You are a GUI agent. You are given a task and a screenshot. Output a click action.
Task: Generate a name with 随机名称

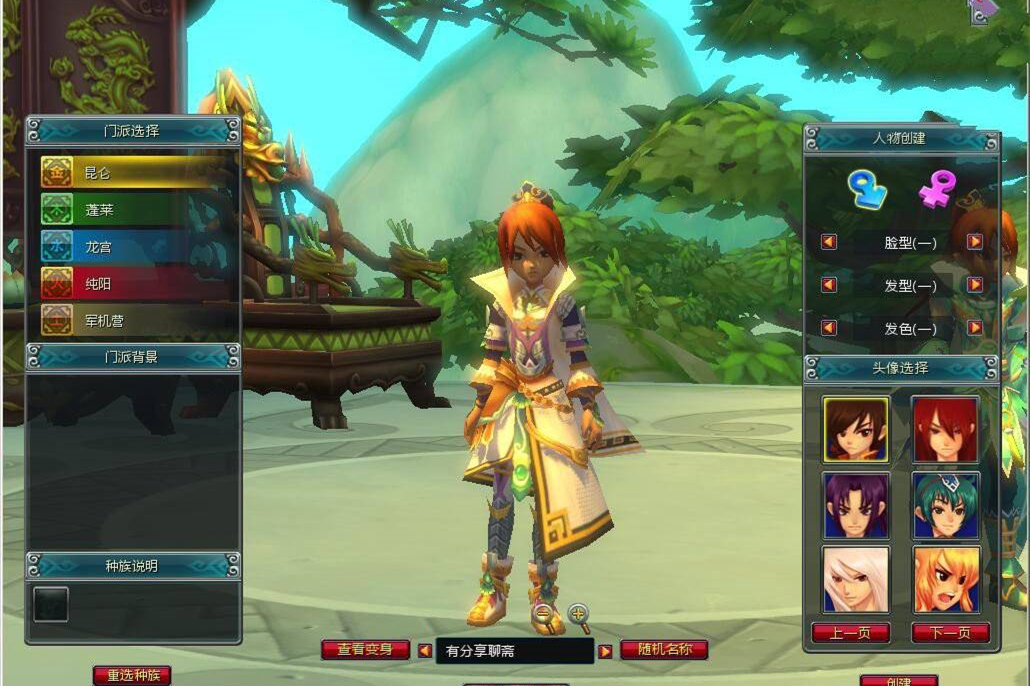[664, 650]
